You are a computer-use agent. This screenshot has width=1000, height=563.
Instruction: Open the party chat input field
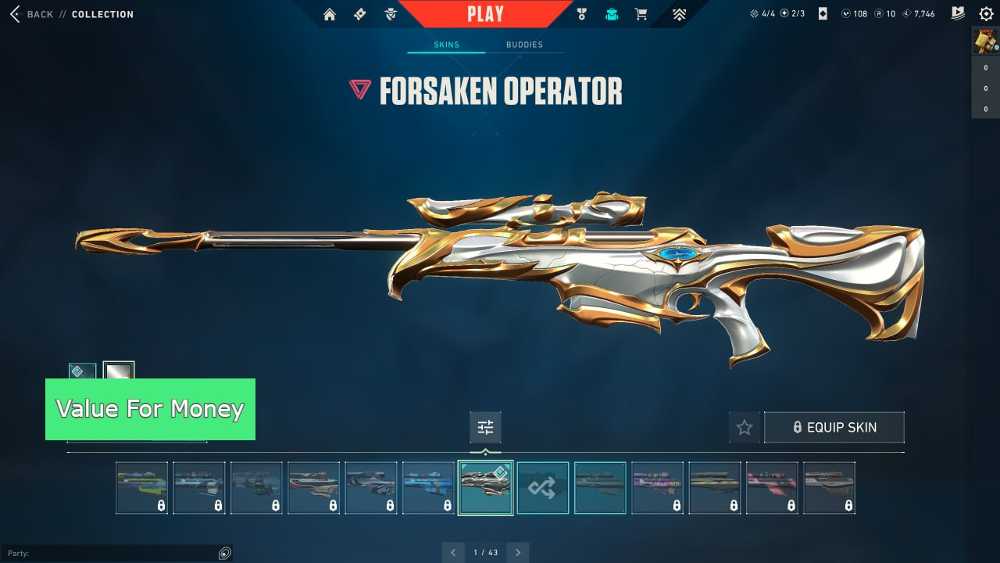click(110, 553)
